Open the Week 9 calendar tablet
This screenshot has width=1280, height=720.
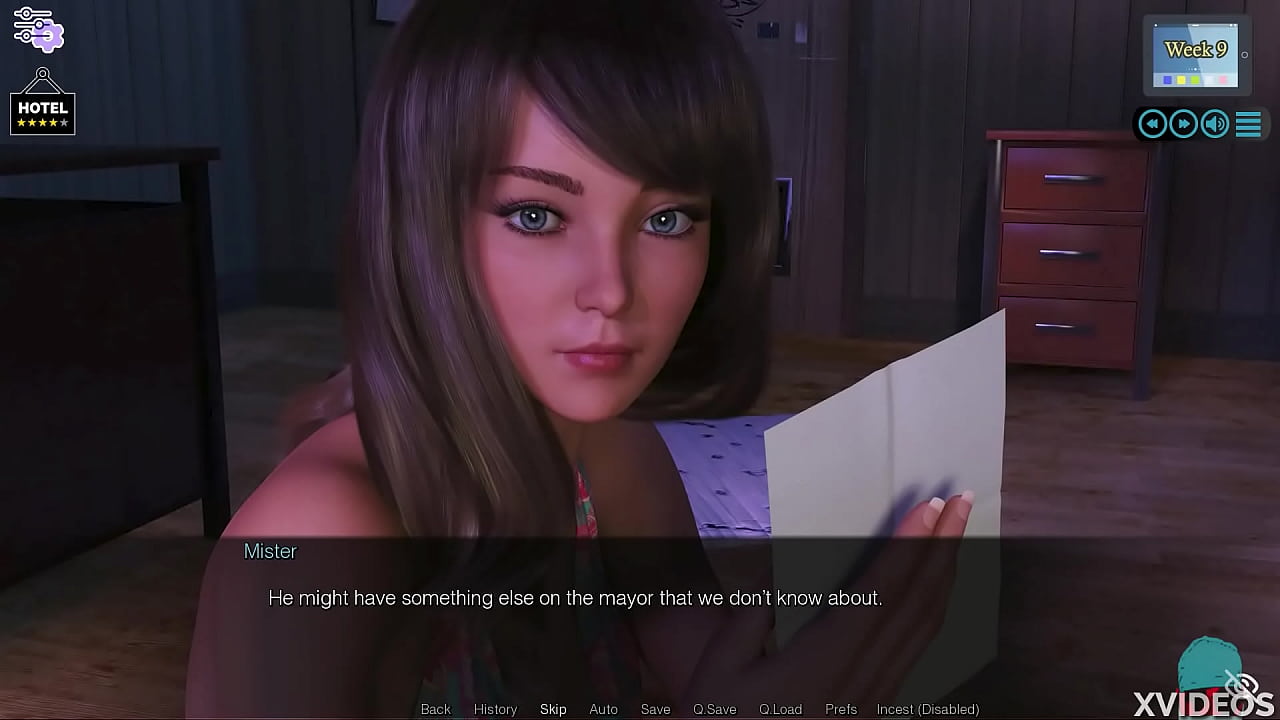(x=1196, y=50)
